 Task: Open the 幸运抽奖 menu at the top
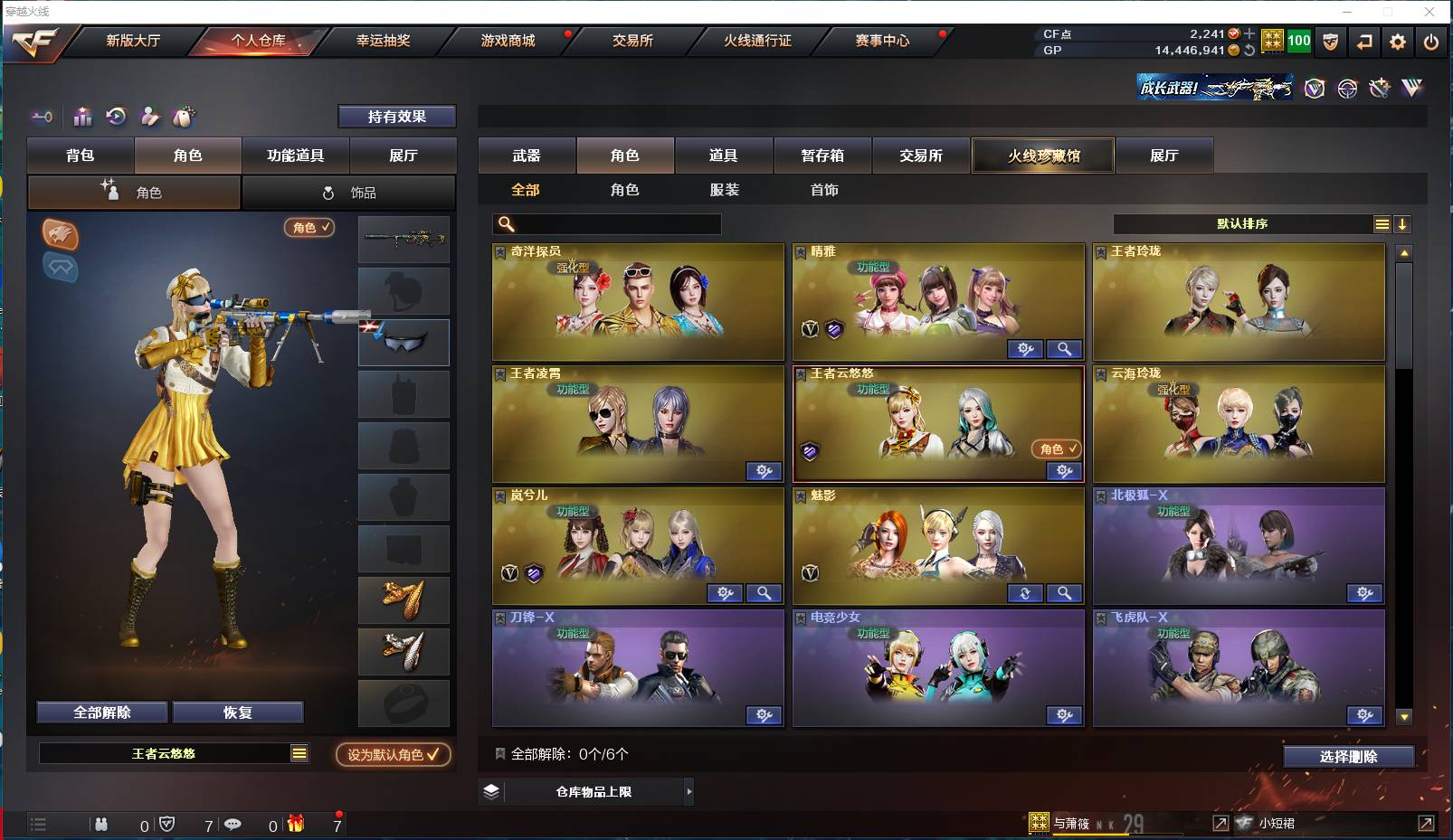(x=384, y=41)
